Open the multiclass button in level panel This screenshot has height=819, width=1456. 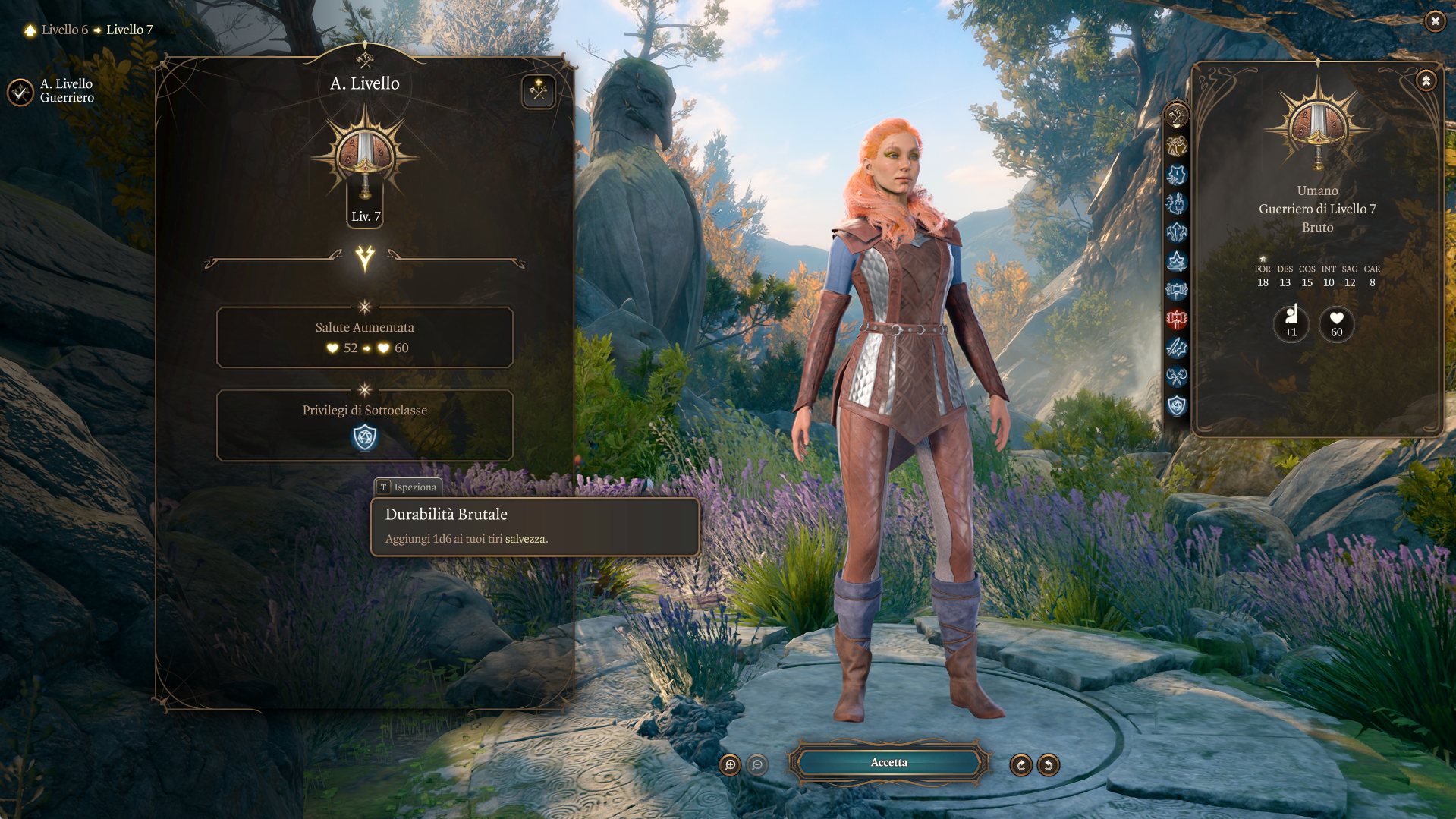(538, 92)
